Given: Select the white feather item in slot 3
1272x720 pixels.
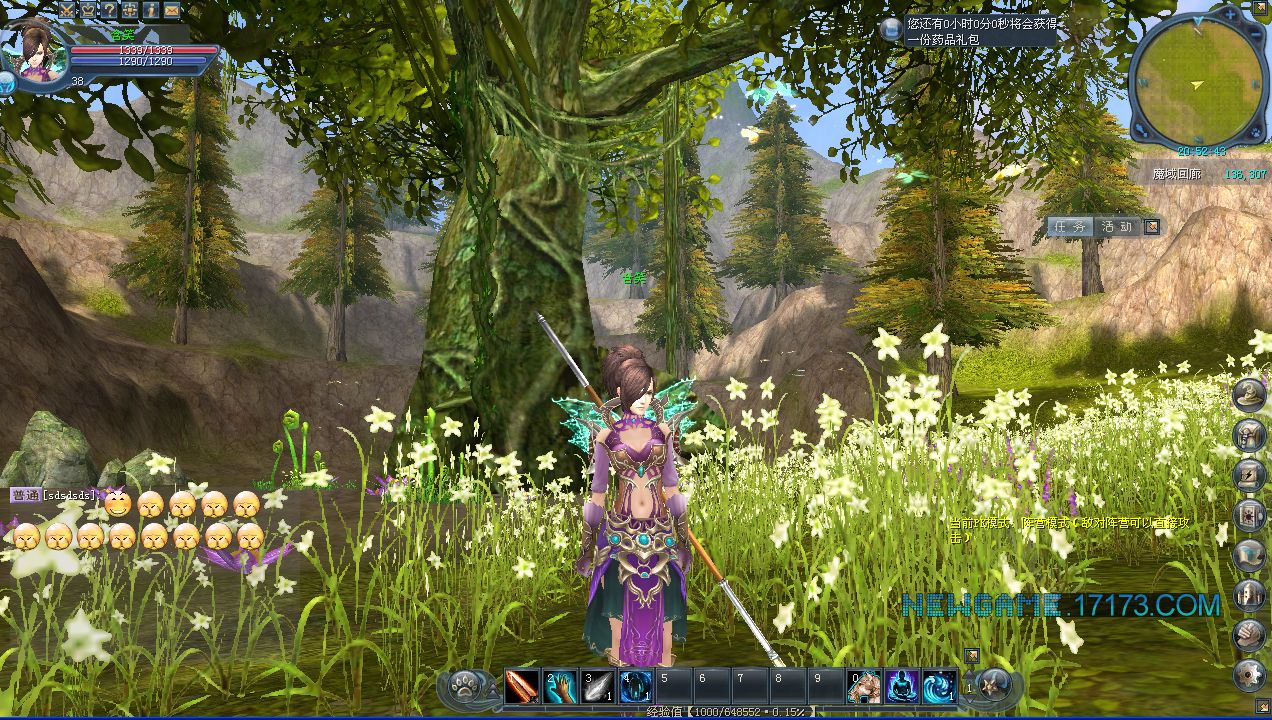Looking at the screenshot, I should (x=598, y=687).
